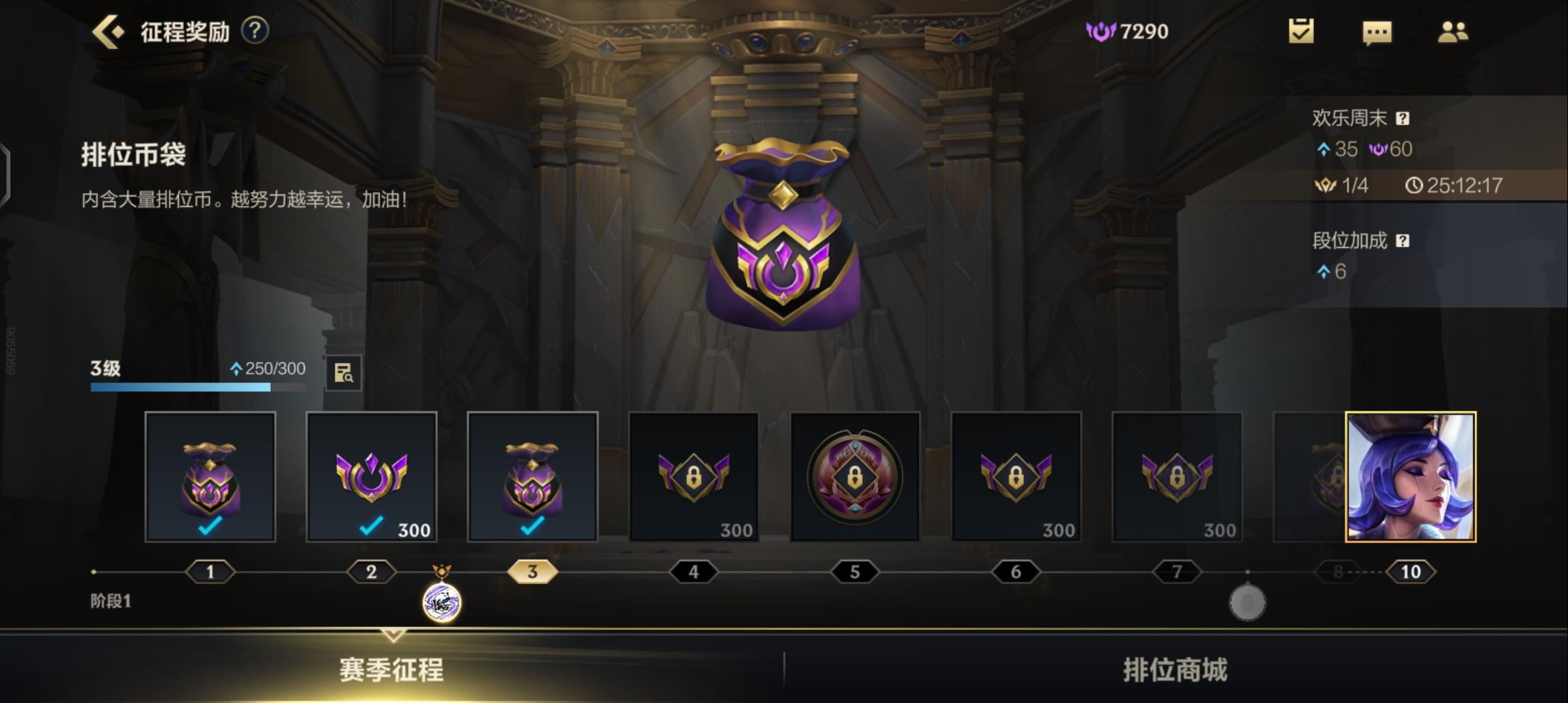The height and width of the screenshot is (703, 1568).
Task: Claim the checked level 2 emblem reward
Action: (x=371, y=477)
